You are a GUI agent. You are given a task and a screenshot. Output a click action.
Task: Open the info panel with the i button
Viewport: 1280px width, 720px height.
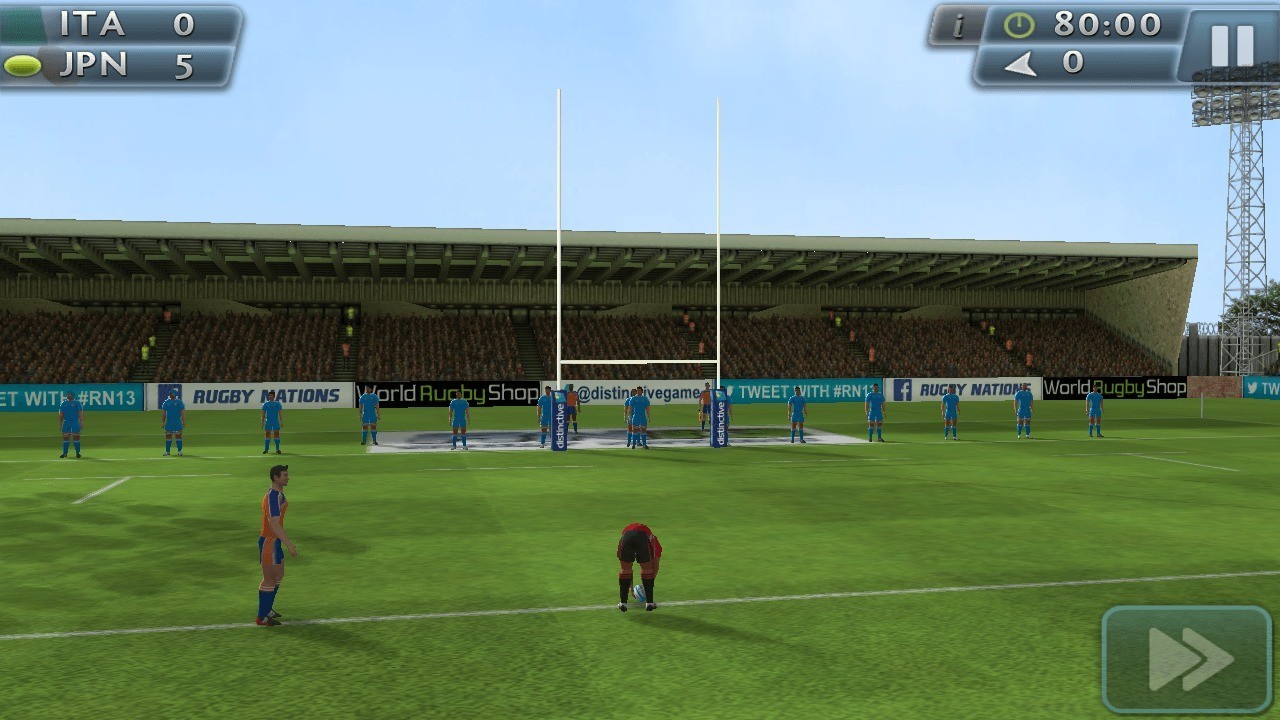tap(956, 26)
